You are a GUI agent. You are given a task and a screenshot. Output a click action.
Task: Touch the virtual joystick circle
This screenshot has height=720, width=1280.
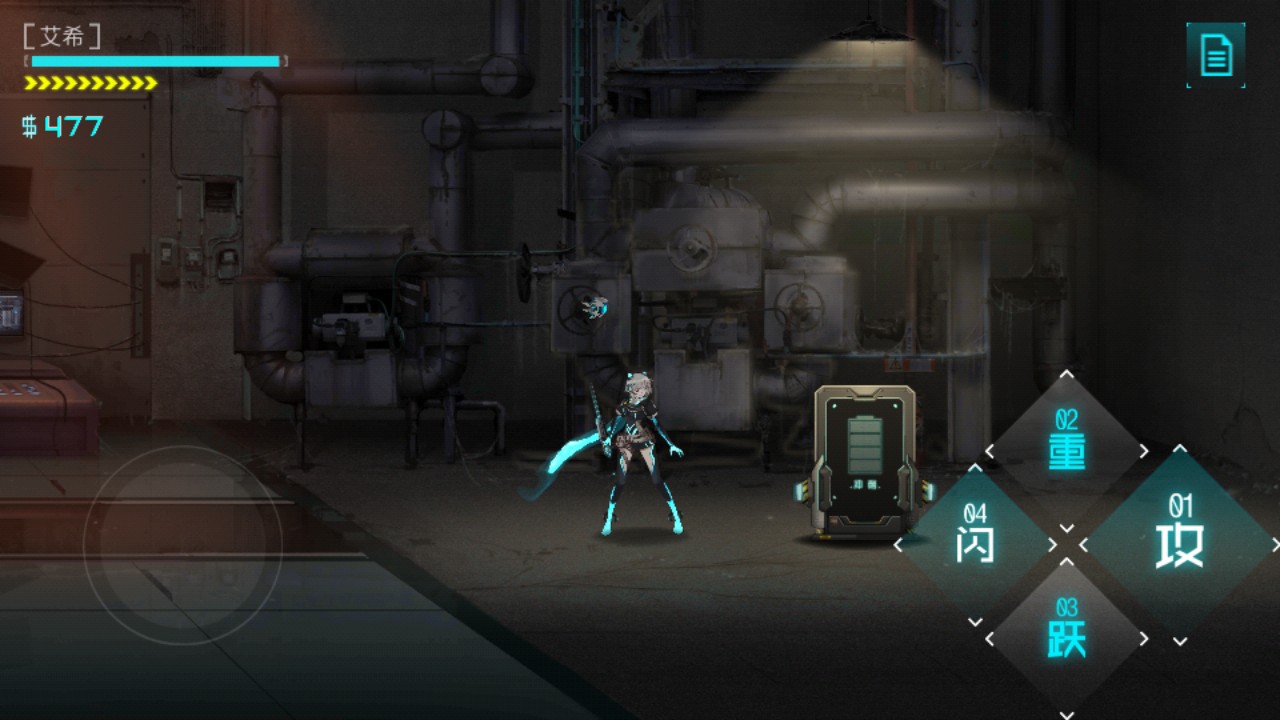tap(182, 545)
